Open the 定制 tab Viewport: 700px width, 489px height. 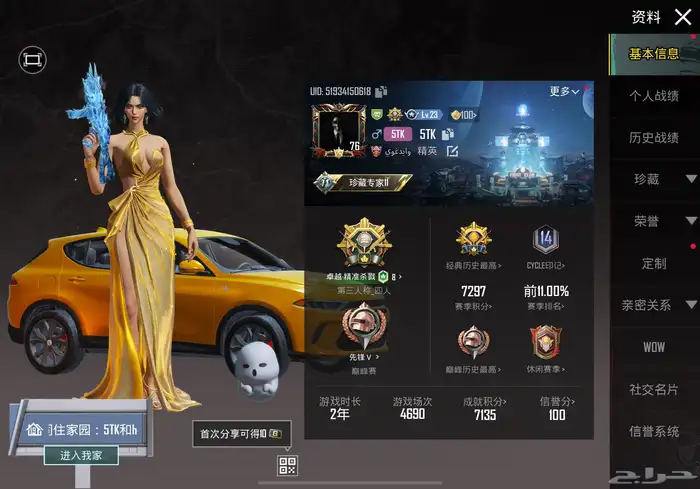coord(654,263)
